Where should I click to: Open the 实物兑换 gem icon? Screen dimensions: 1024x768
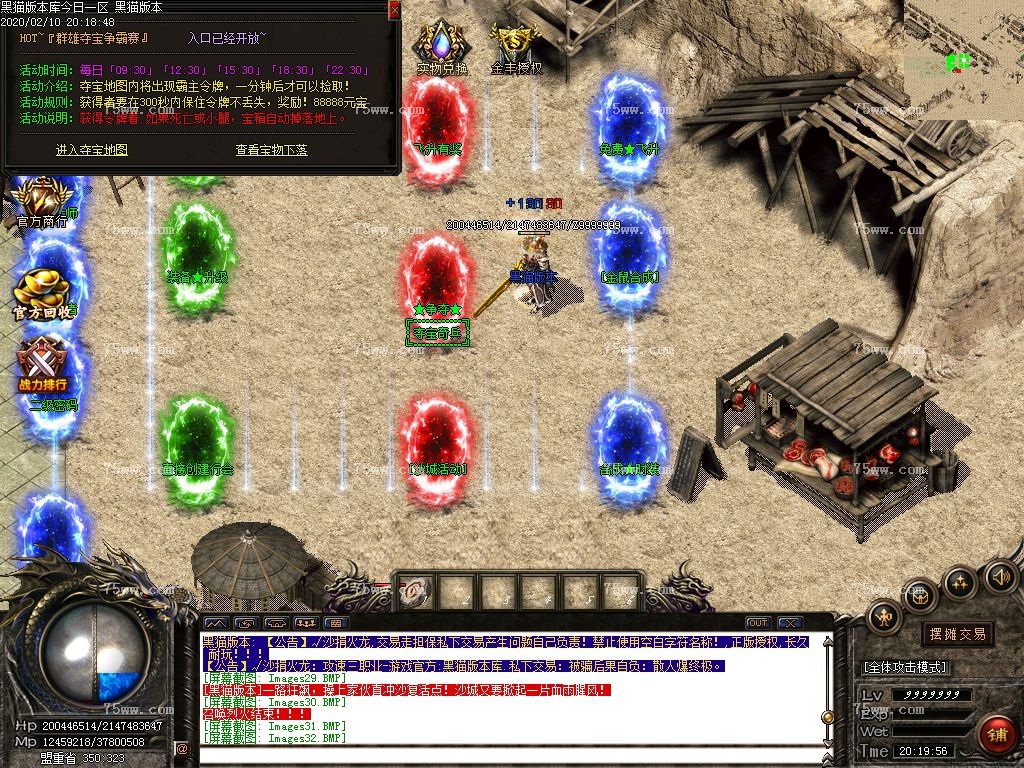[442, 48]
